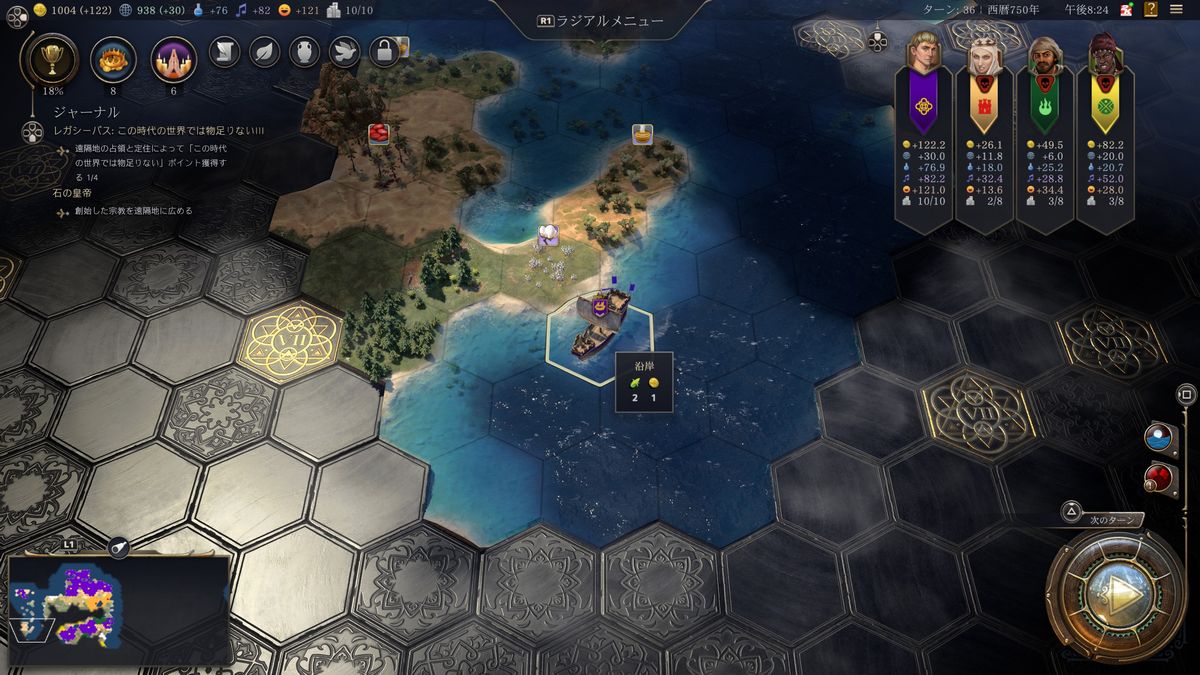Open the dove diplomacy icon
Screen dimensions: 1200x675
[x=344, y=51]
